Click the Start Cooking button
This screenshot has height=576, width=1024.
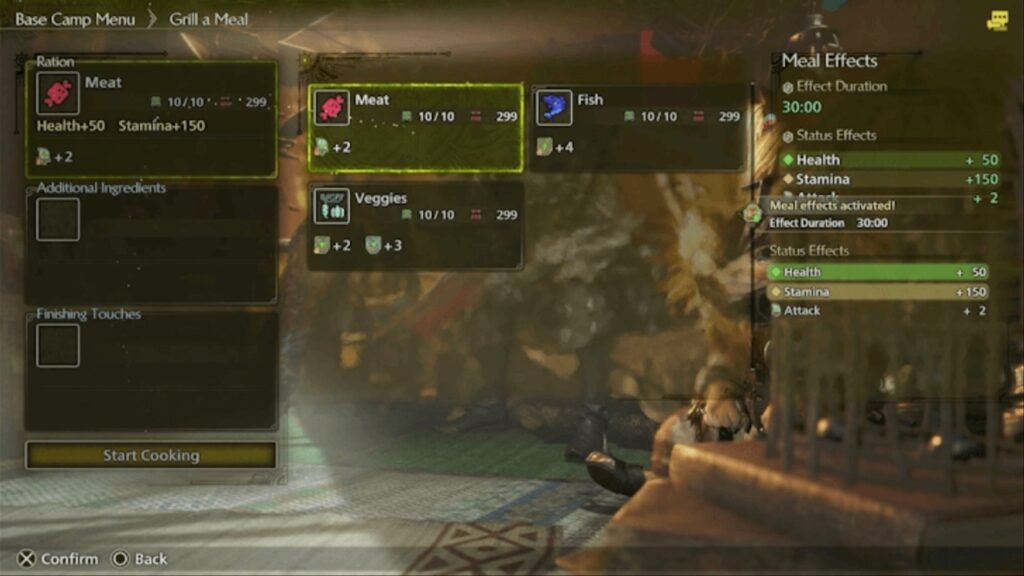pos(151,456)
